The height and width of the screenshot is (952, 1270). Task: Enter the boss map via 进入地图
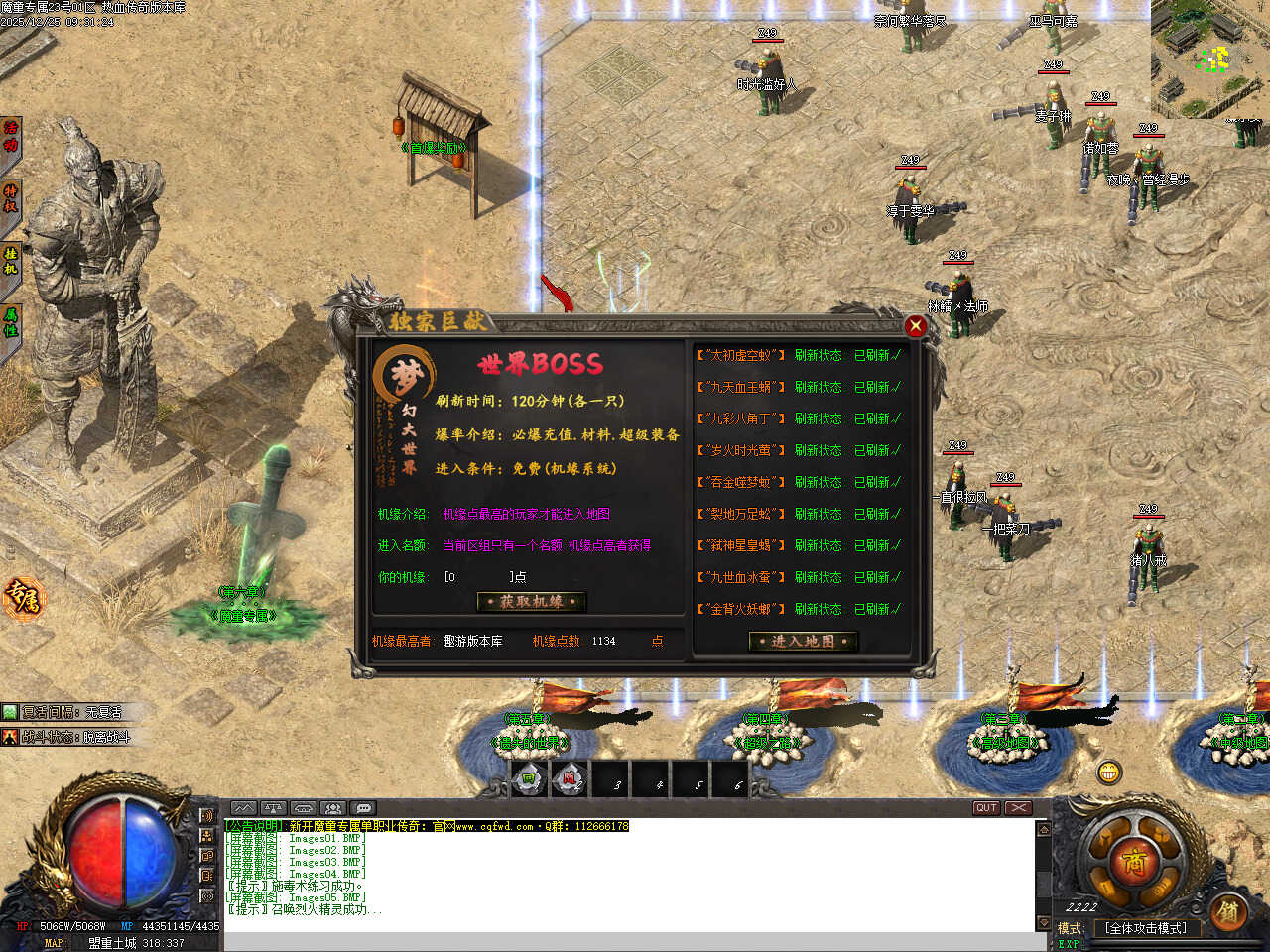803,641
